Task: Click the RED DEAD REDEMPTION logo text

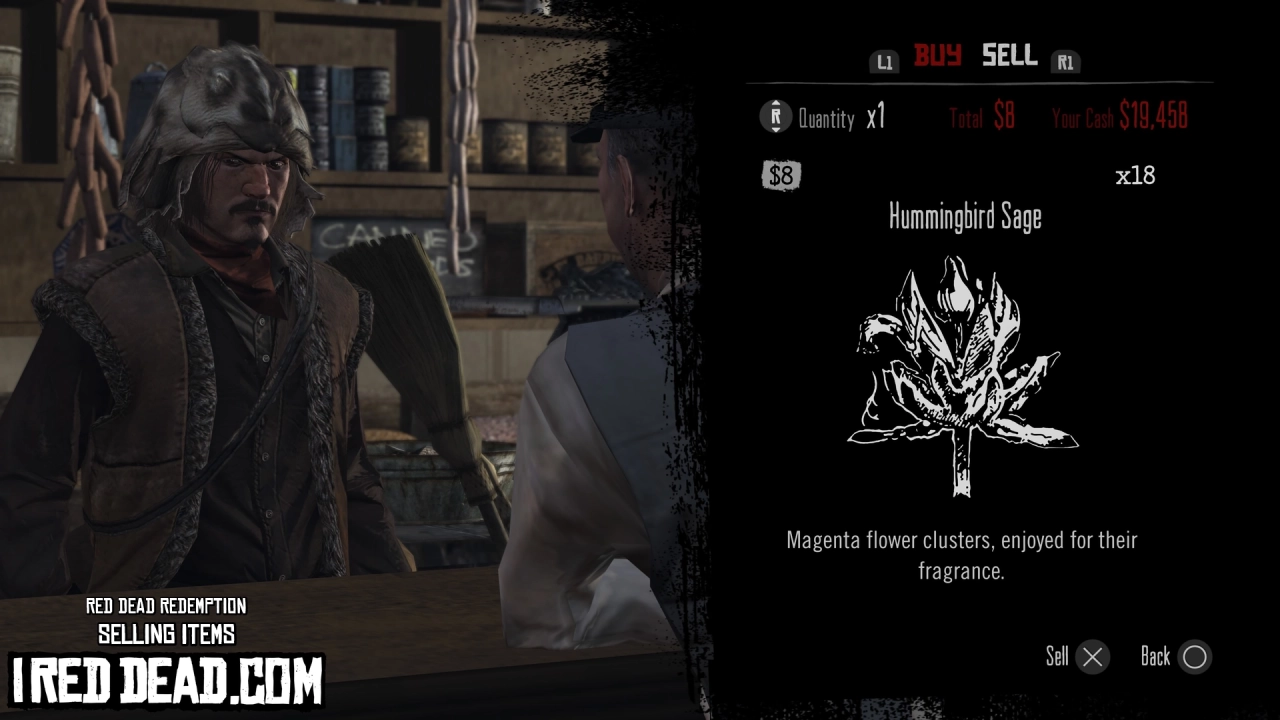Action: 168,607
